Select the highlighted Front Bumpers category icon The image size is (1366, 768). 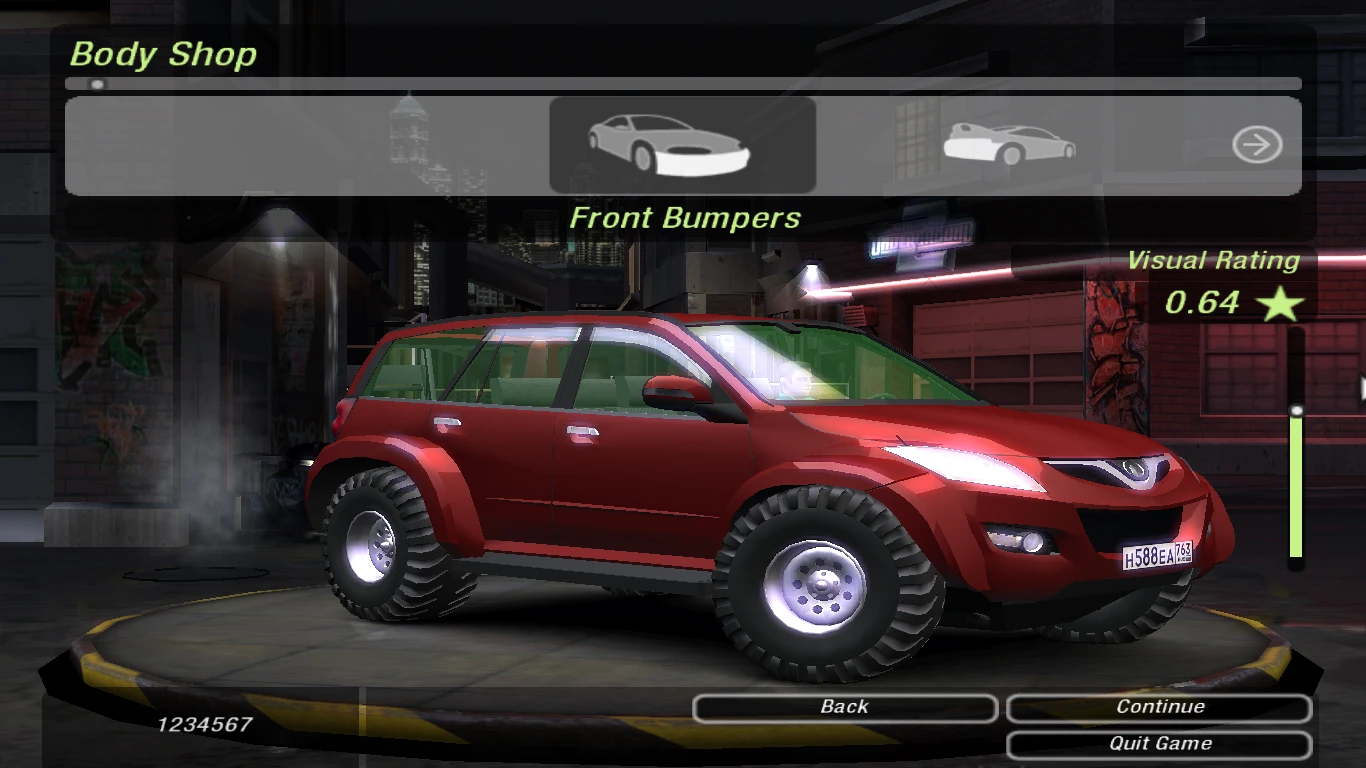tap(683, 144)
